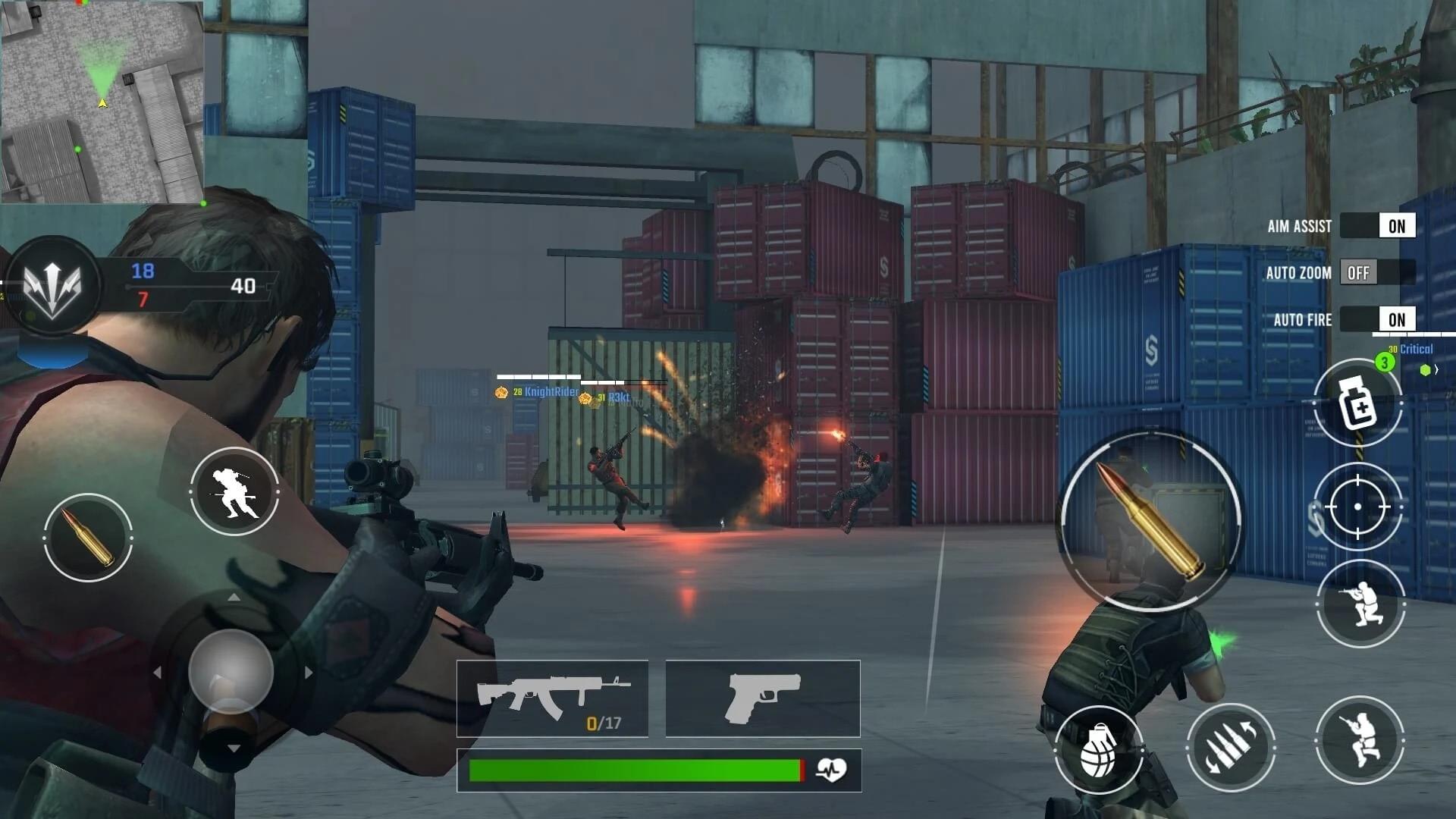Fire using the small bullet button
Screen dimensions: 1456x819
[x=88, y=537]
